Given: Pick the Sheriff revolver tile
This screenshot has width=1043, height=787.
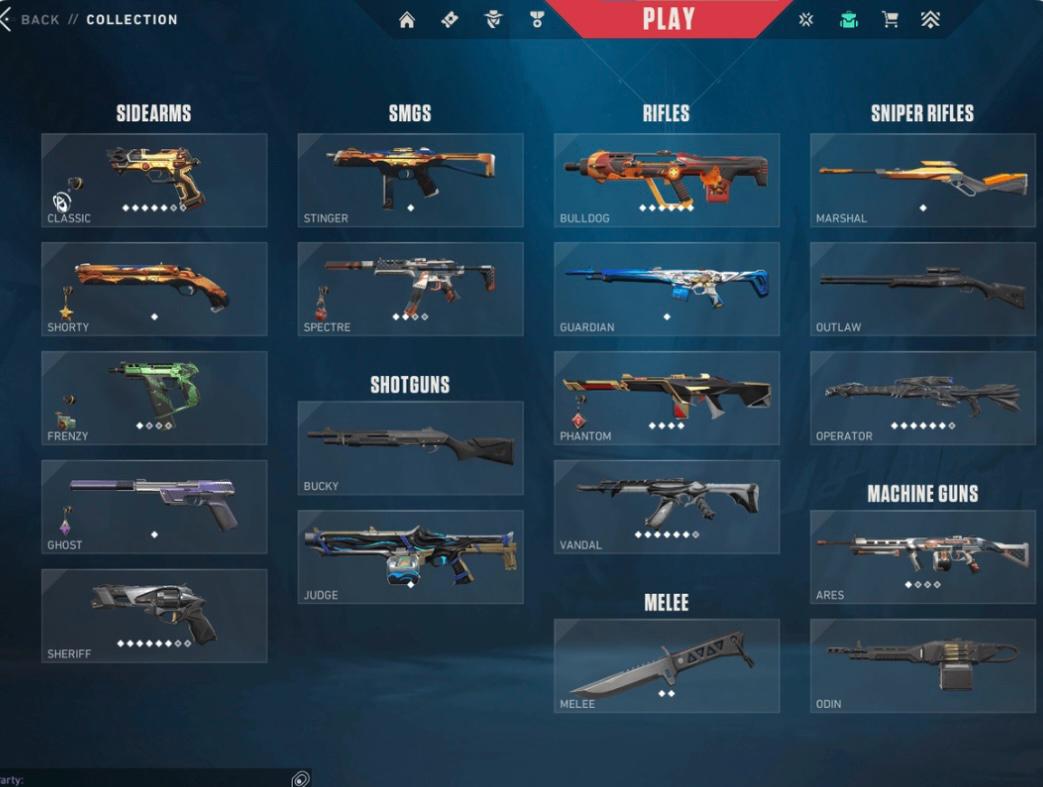Looking at the screenshot, I should (154, 616).
